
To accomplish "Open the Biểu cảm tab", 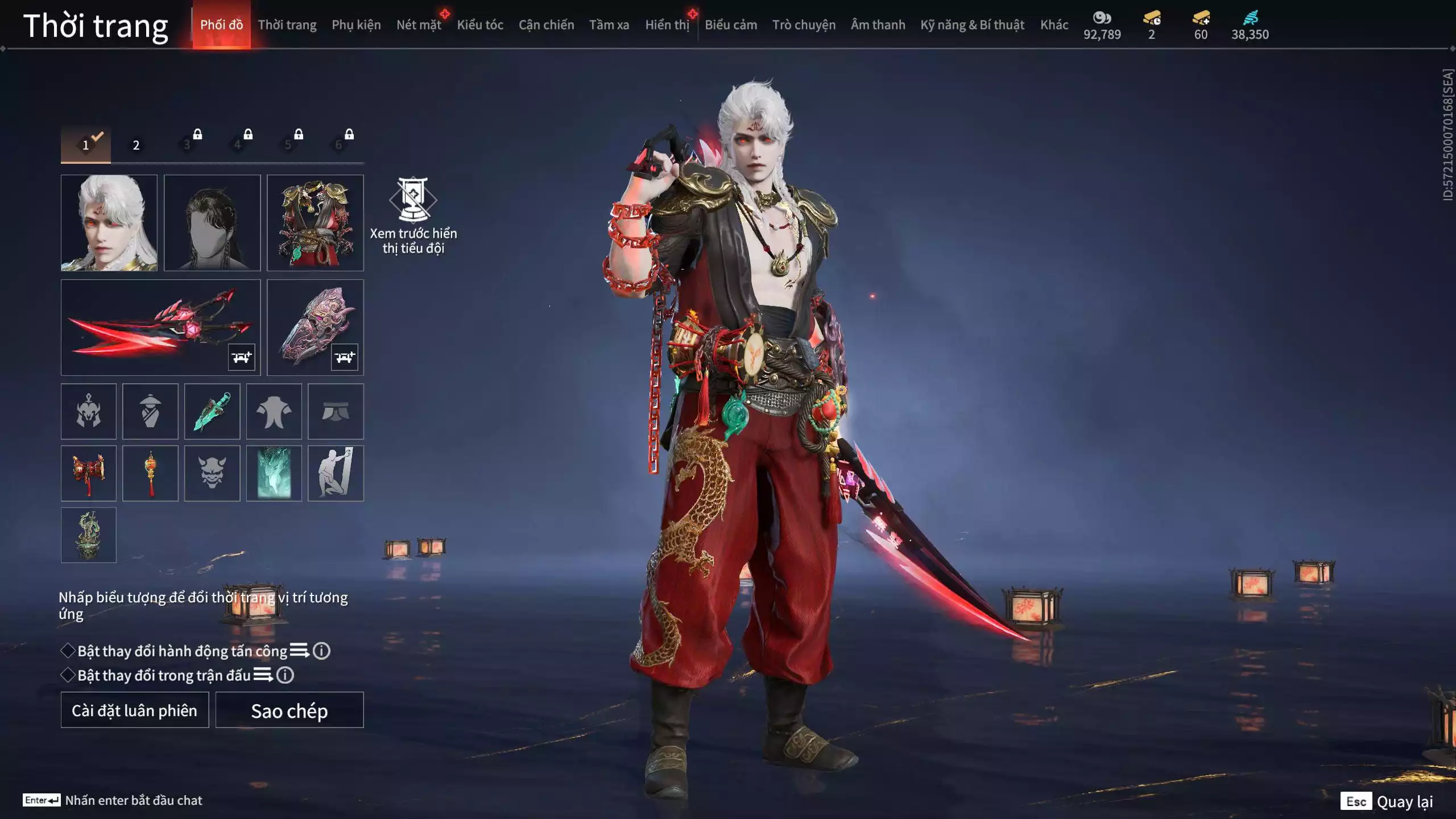I will pos(731,25).
